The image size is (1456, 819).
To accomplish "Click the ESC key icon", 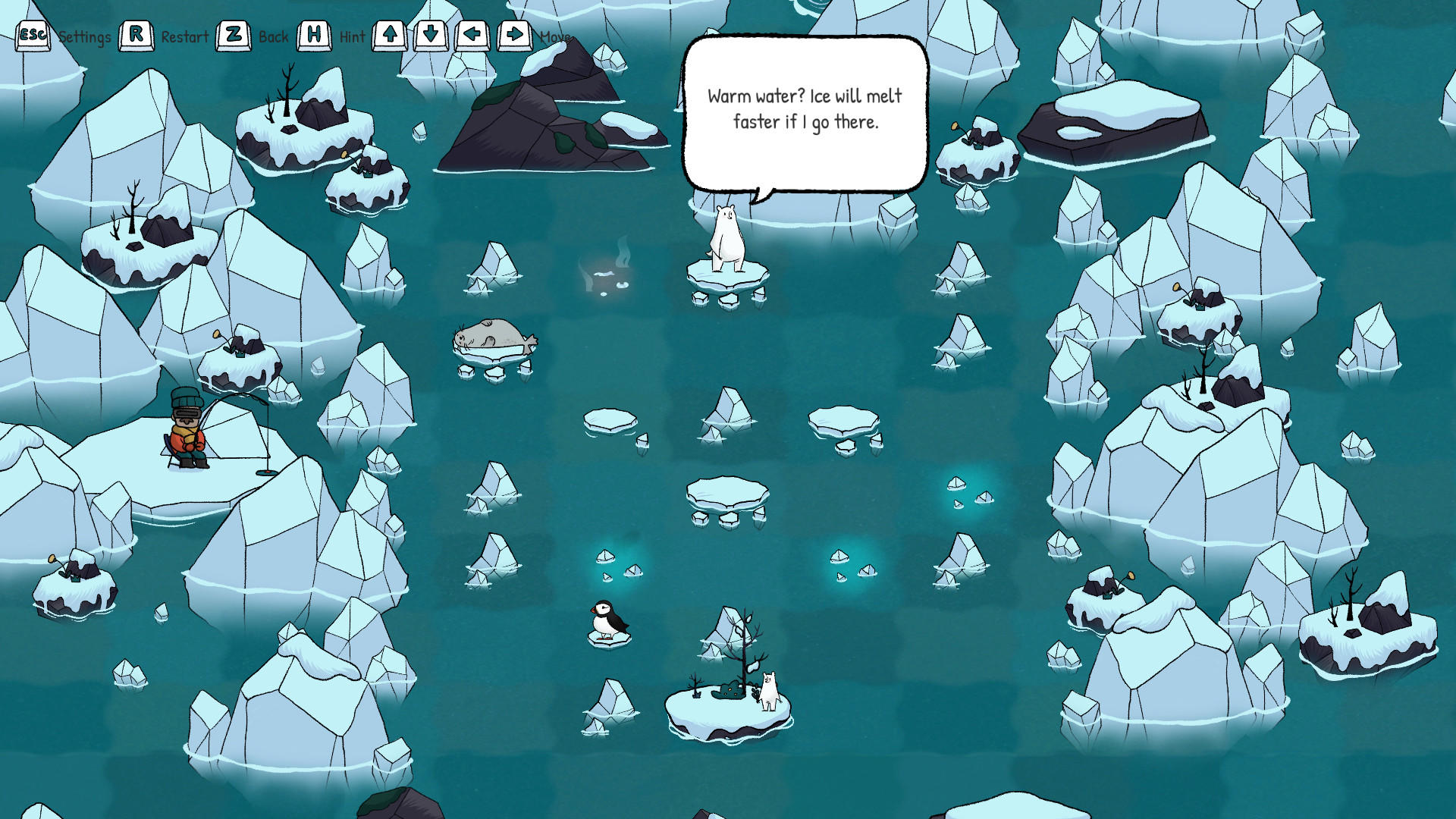I will click(33, 33).
